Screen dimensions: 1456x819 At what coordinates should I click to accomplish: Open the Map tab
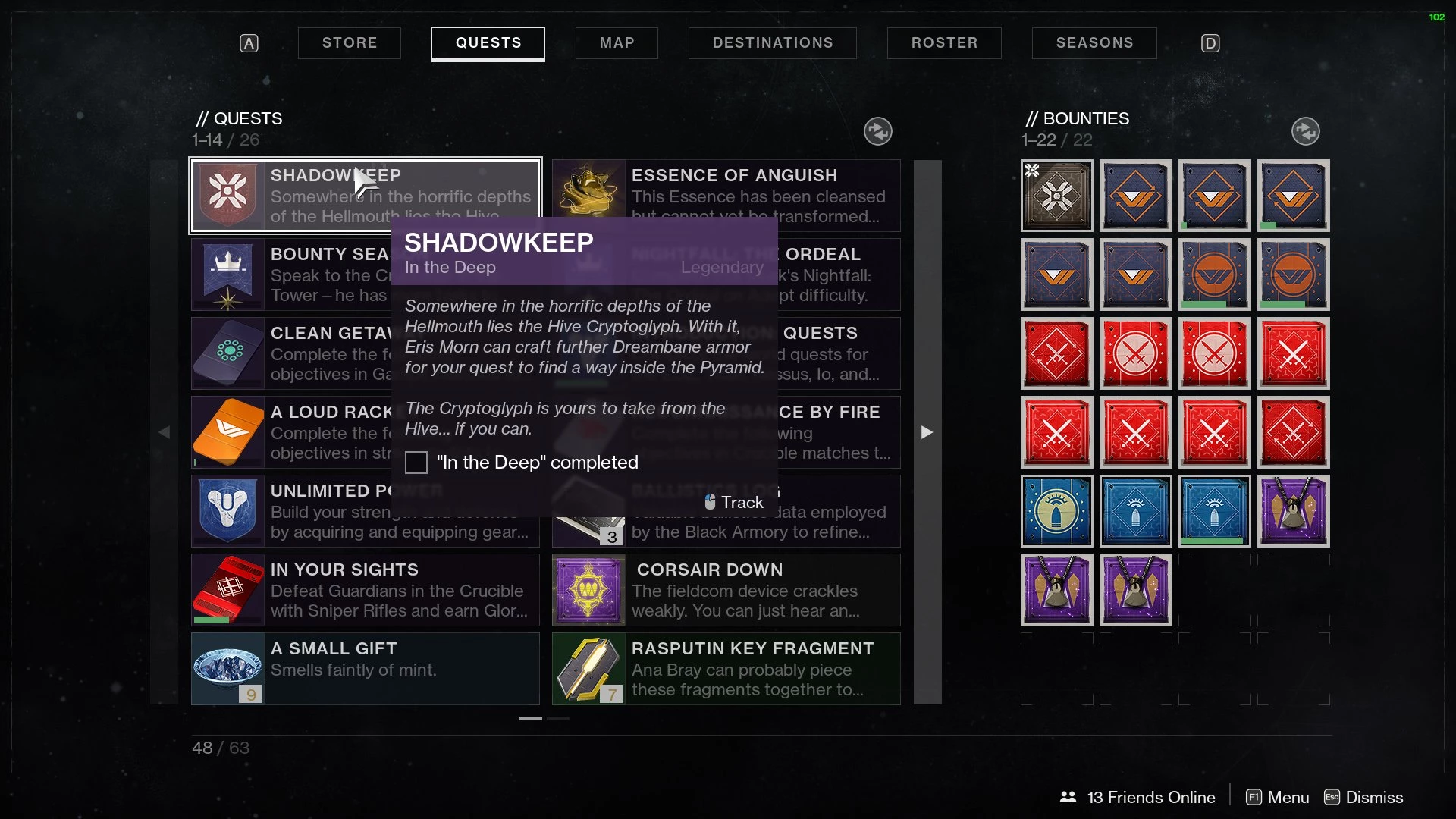click(617, 43)
